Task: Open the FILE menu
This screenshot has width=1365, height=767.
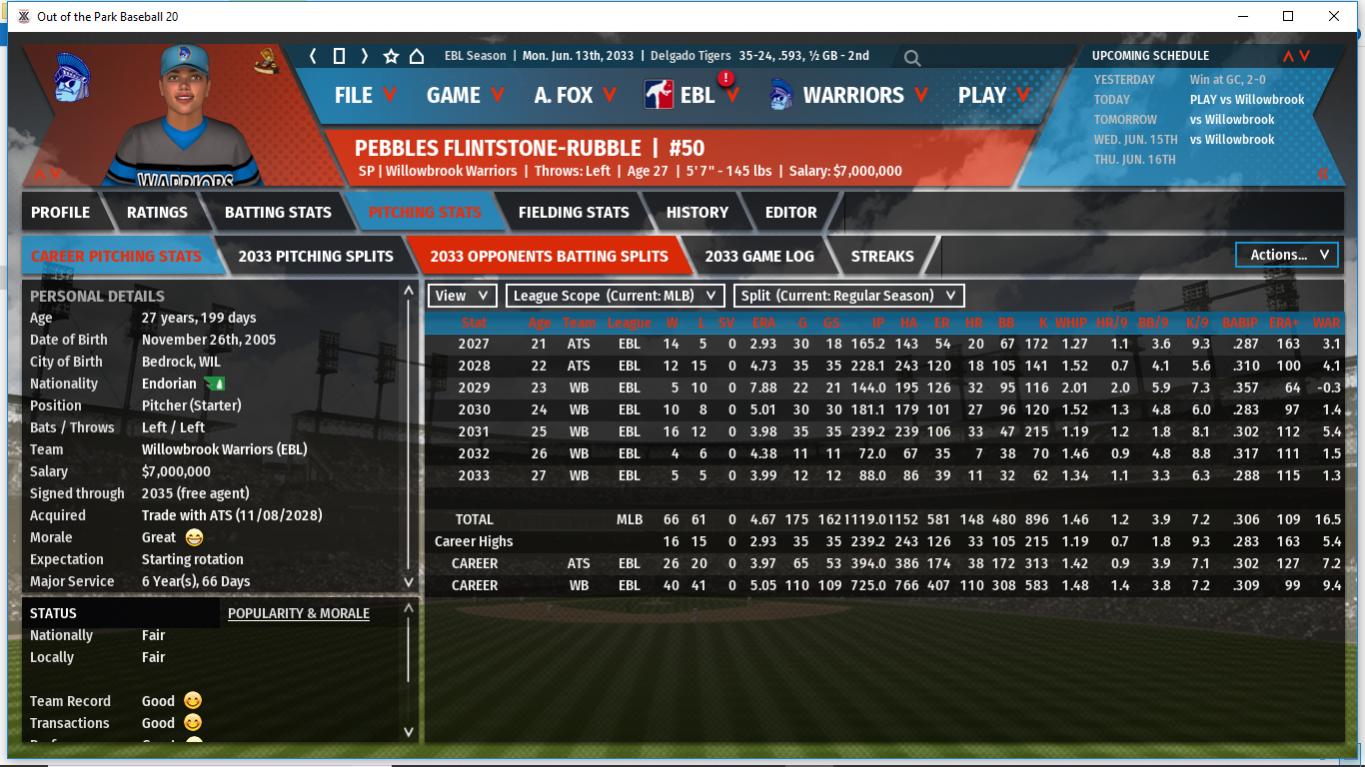Action: [x=364, y=95]
